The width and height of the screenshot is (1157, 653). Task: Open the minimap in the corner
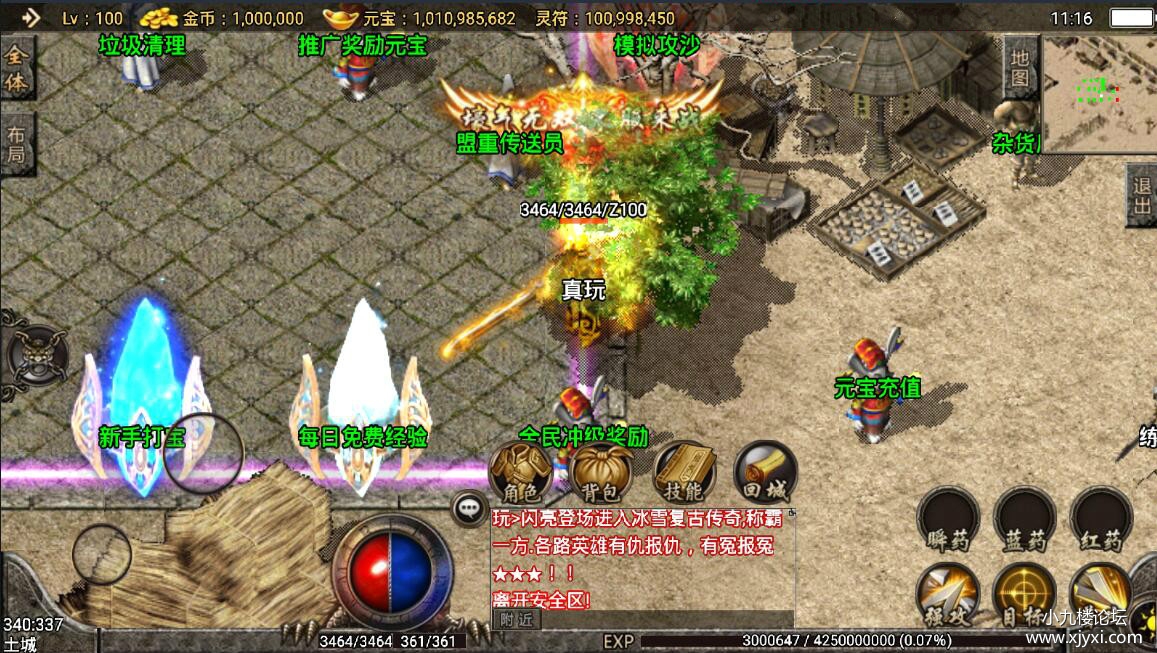click(1100, 90)
